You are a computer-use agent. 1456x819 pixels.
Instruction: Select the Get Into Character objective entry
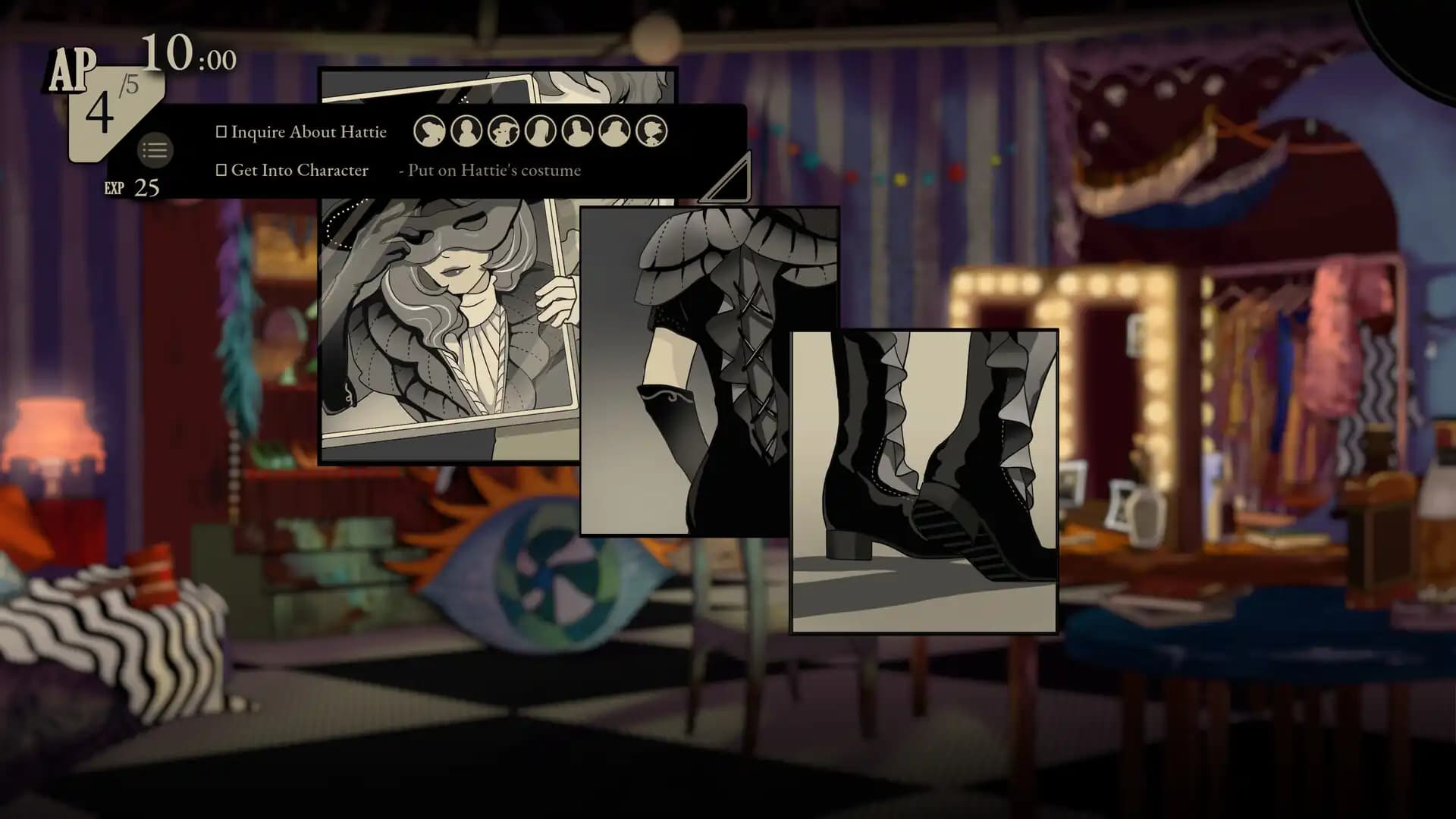300,170
